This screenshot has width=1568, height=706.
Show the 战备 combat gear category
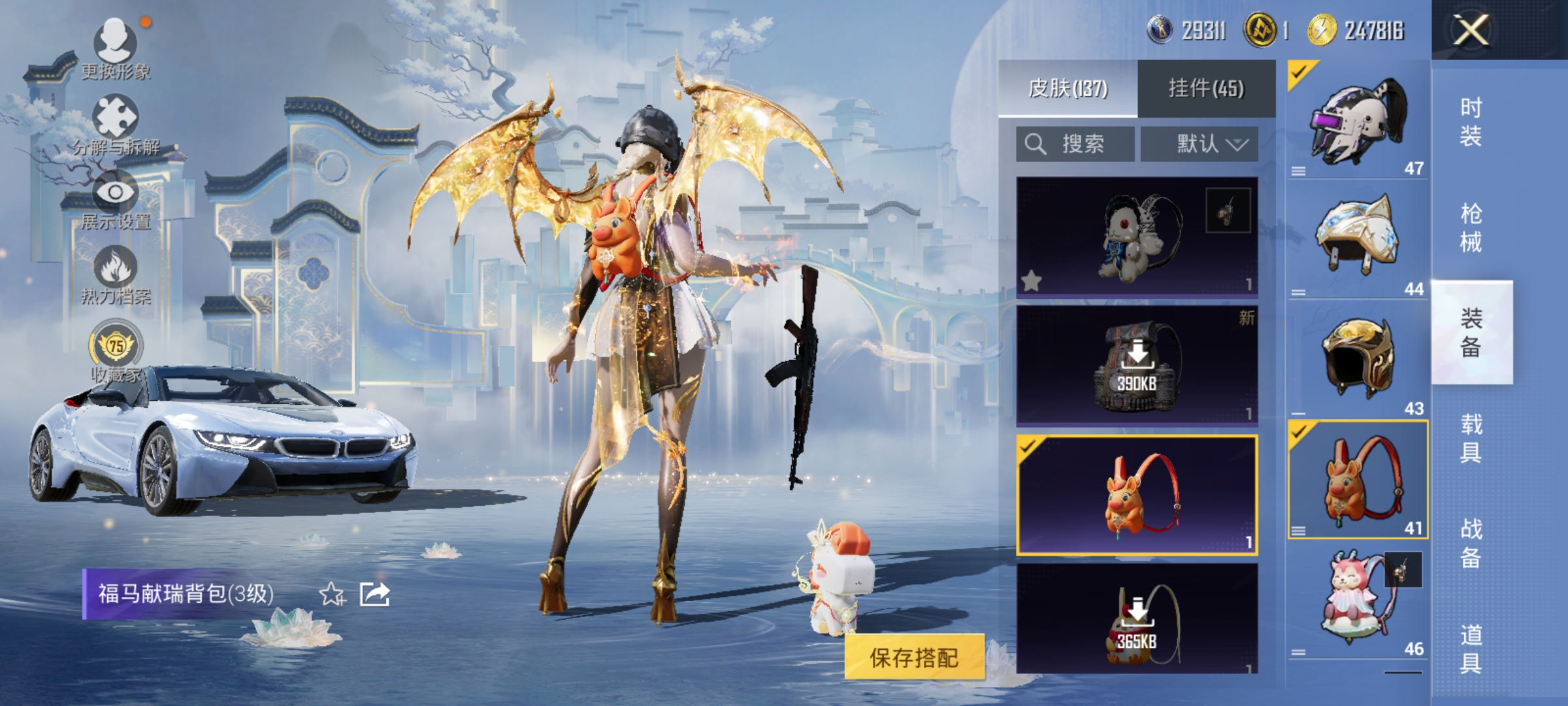(x=1471, y=543)
